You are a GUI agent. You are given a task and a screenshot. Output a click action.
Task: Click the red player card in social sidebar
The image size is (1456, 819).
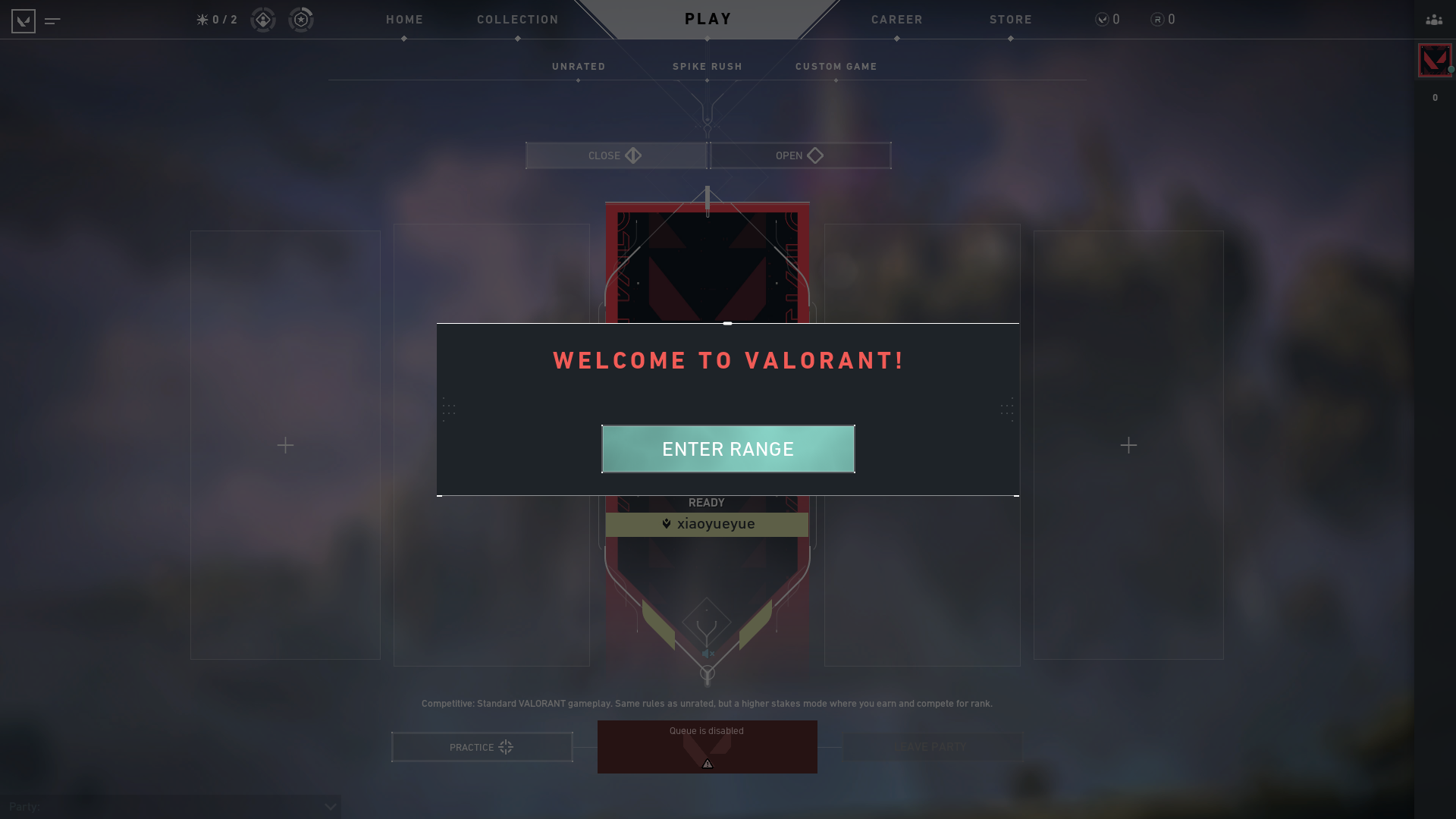[x=1434, y=60]
